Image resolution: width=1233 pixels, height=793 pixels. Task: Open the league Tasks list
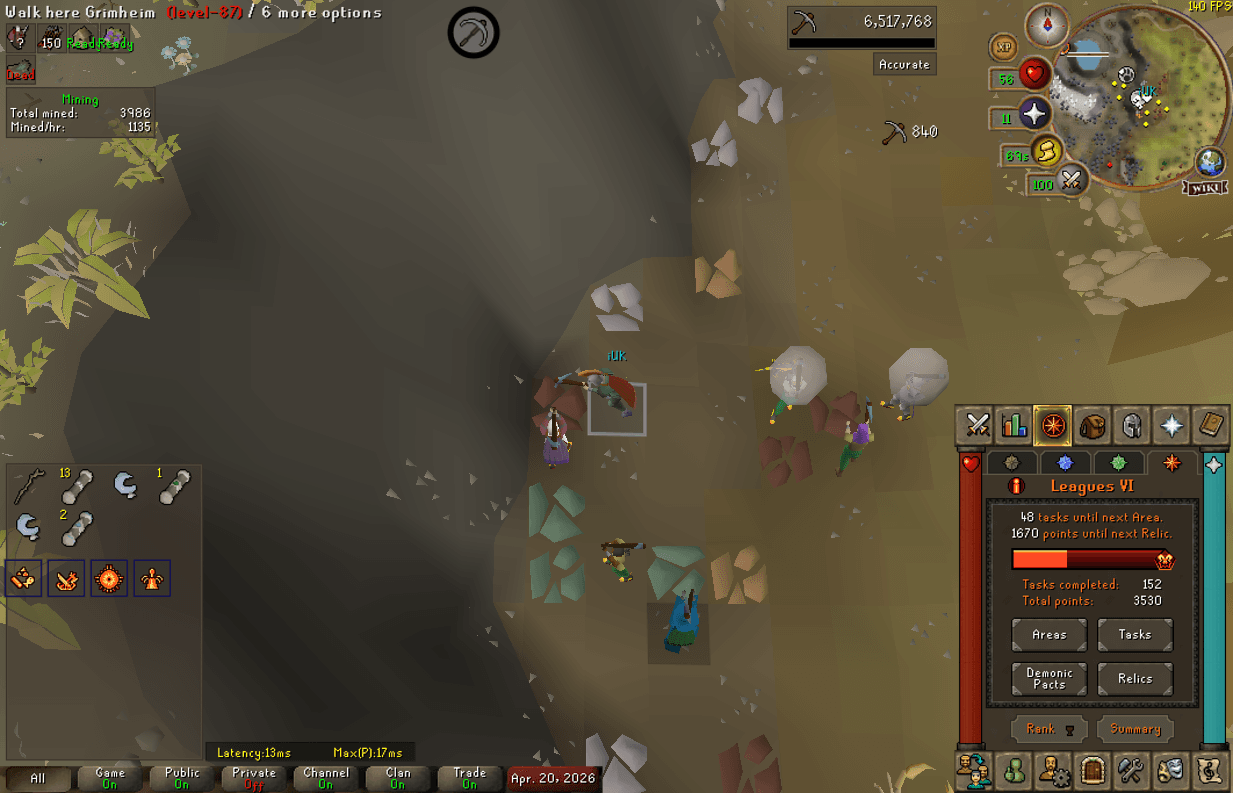tap(1135, 635)
